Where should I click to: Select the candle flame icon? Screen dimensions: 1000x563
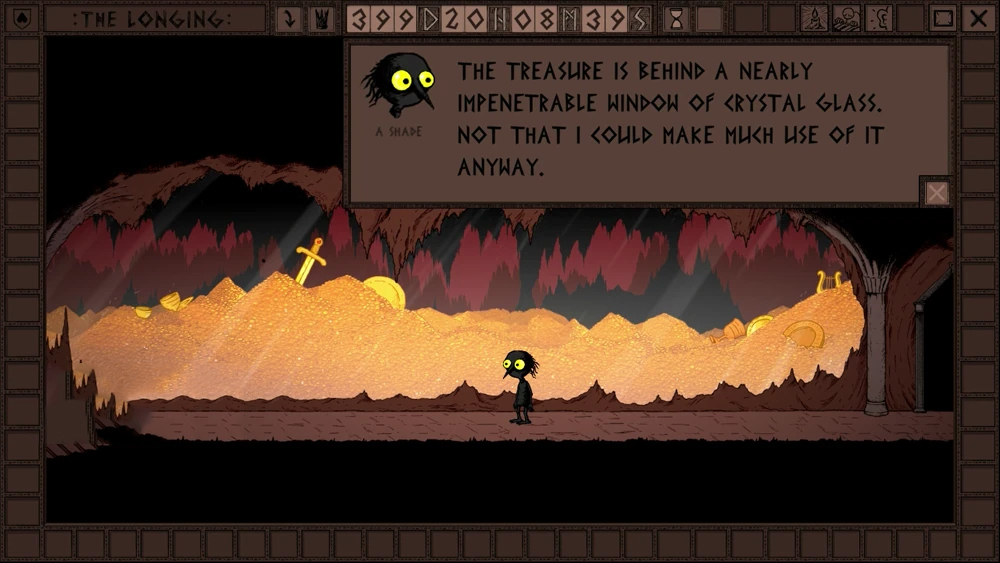(x=814, y=19)
